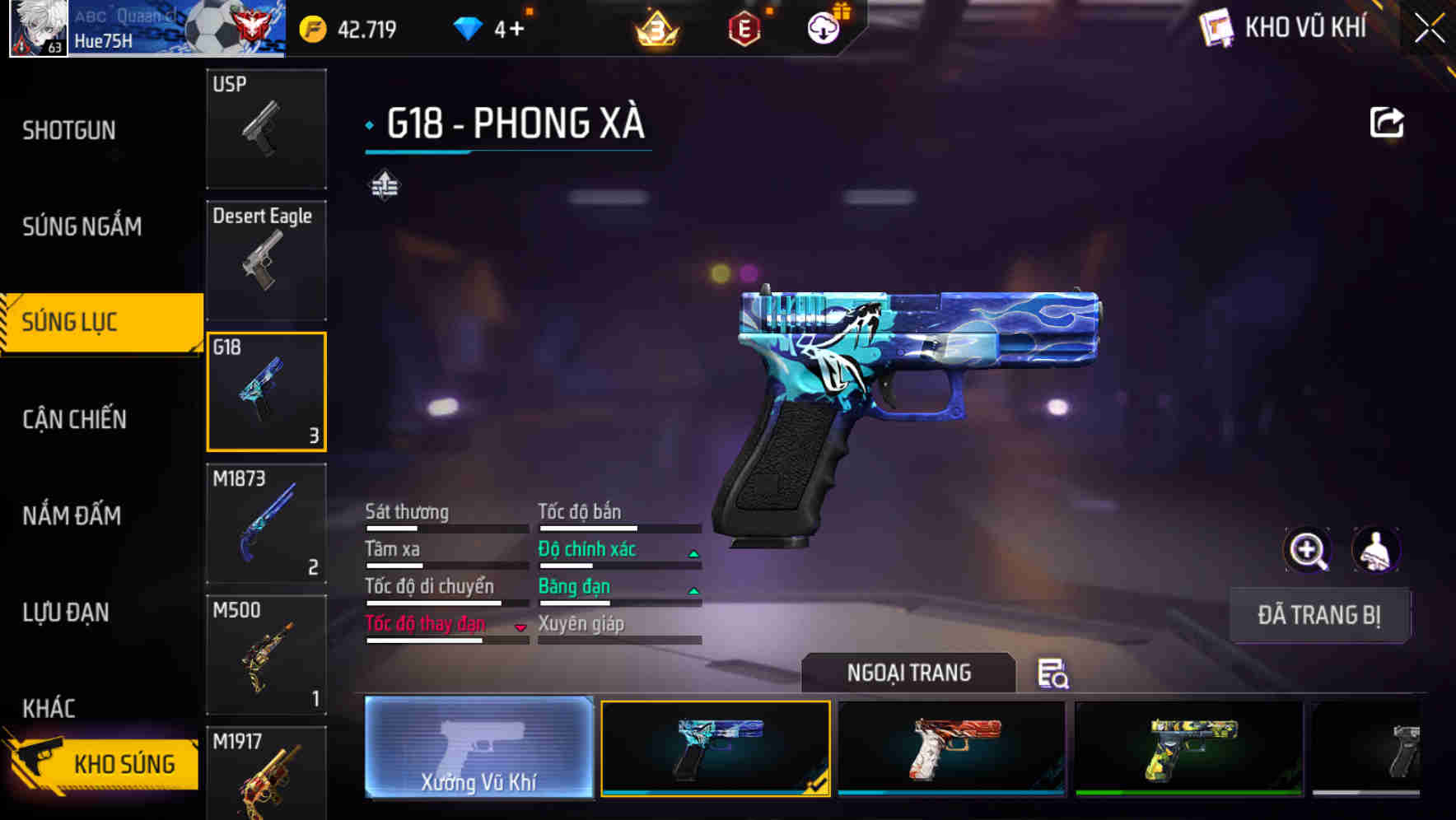This screenshot has height=820, width=1456.
Task: Open the cloud download gift icon
Action: (x=824, y=27)
